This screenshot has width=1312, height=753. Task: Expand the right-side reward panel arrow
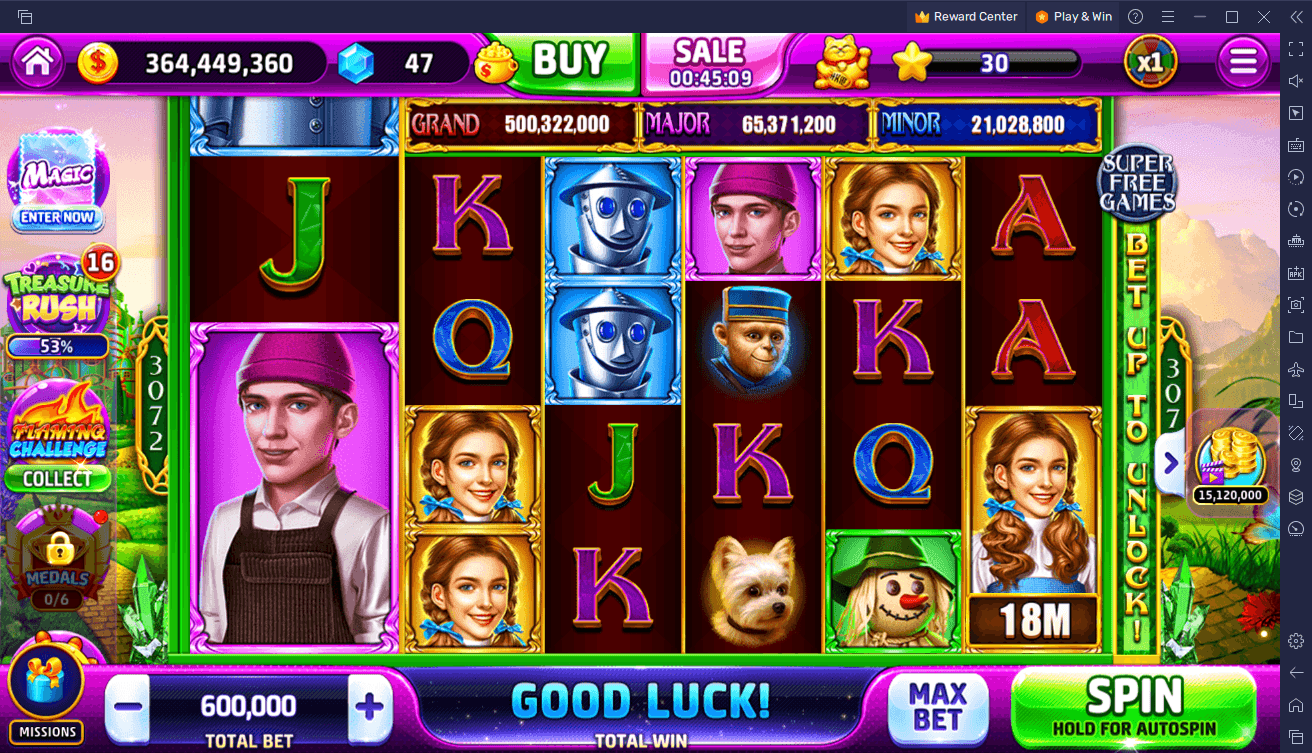1170,463
